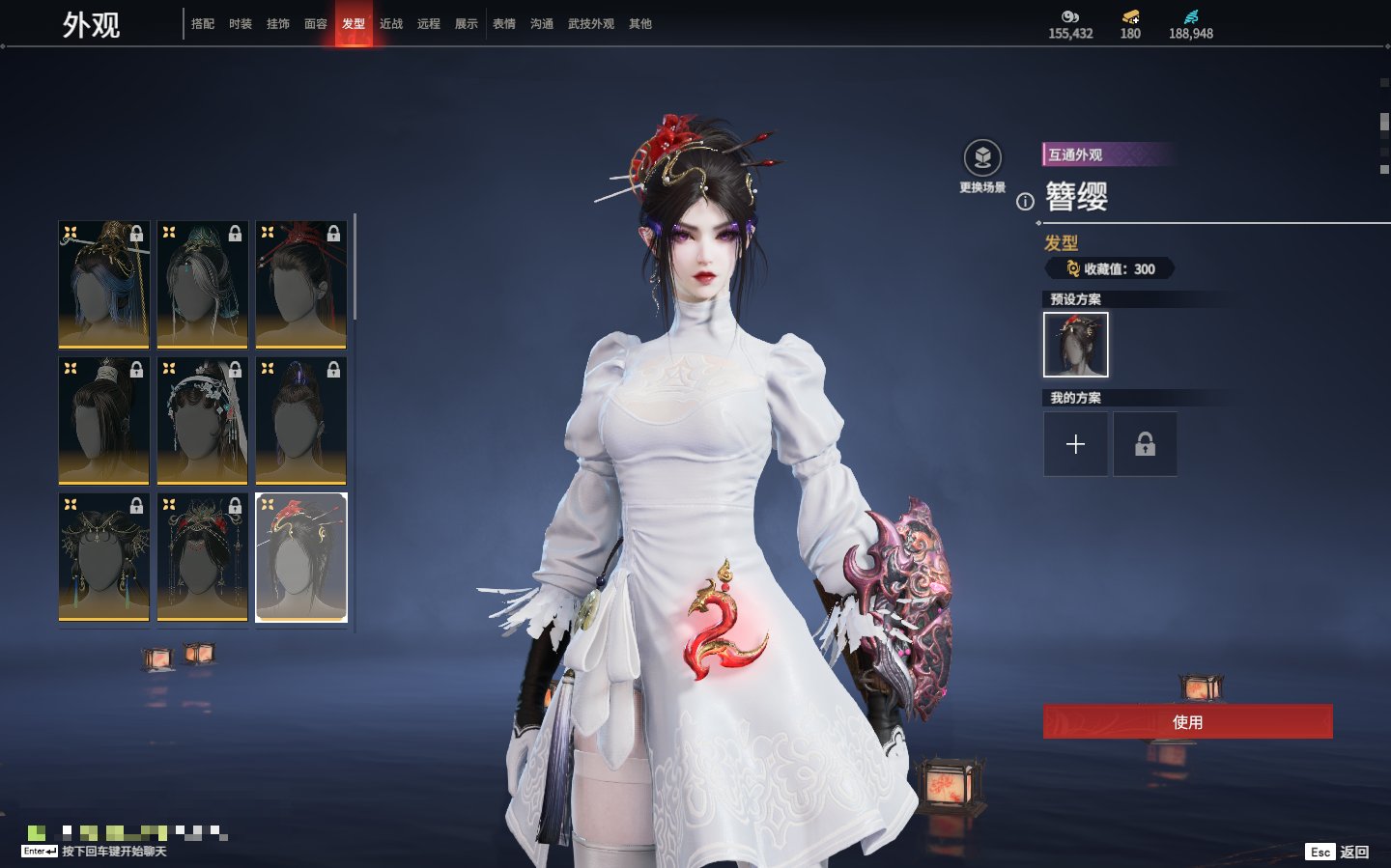Click the red 使用 (Use) button

tap(1187, 721)
